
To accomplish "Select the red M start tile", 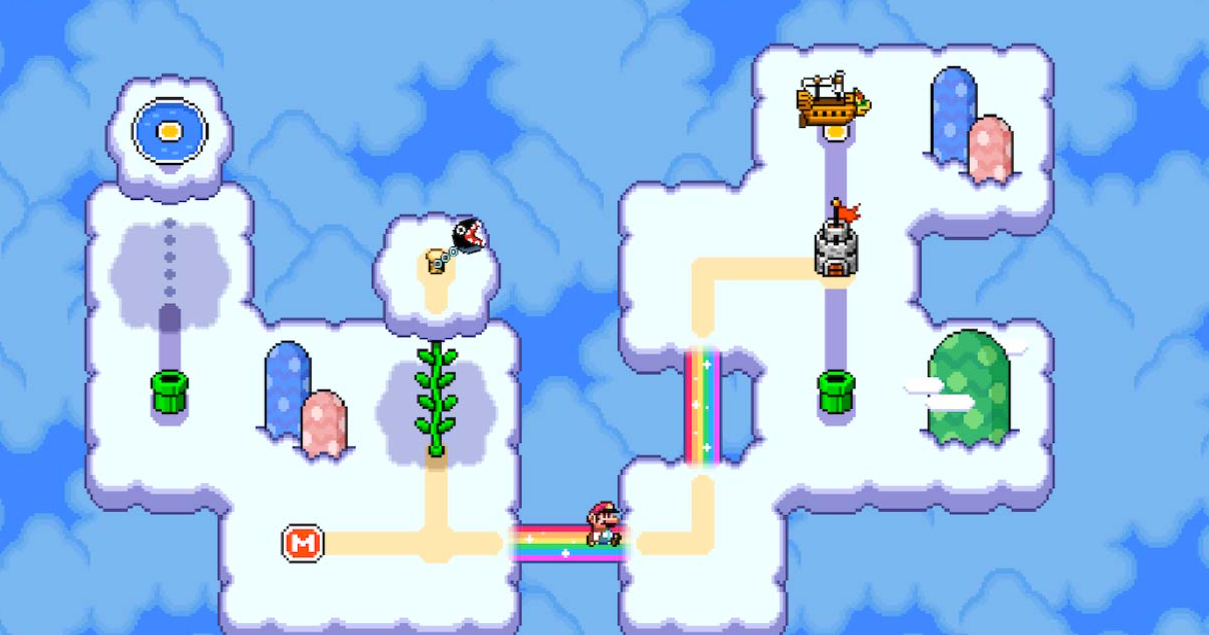I will 302,543.
